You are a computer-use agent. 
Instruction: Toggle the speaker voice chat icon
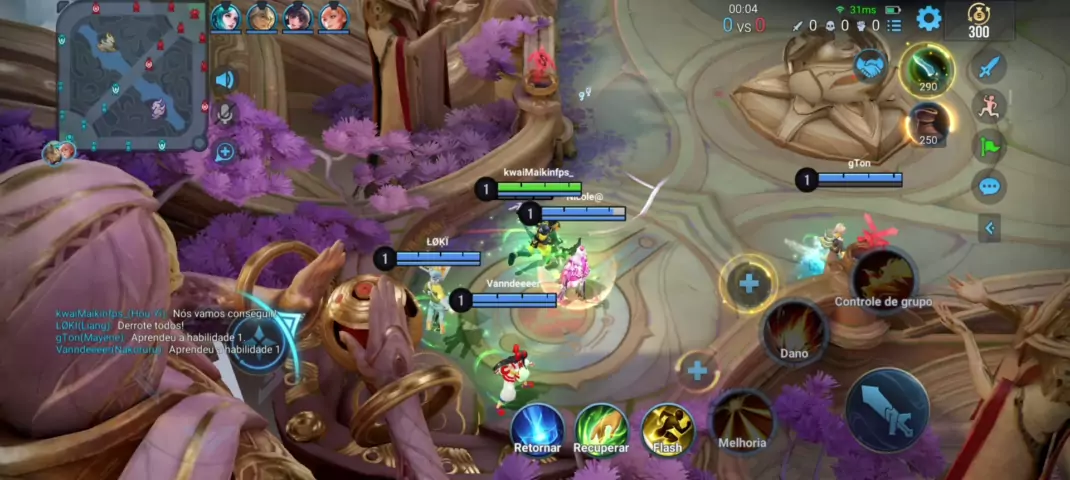pyautogui.click(x=225, y=80)
